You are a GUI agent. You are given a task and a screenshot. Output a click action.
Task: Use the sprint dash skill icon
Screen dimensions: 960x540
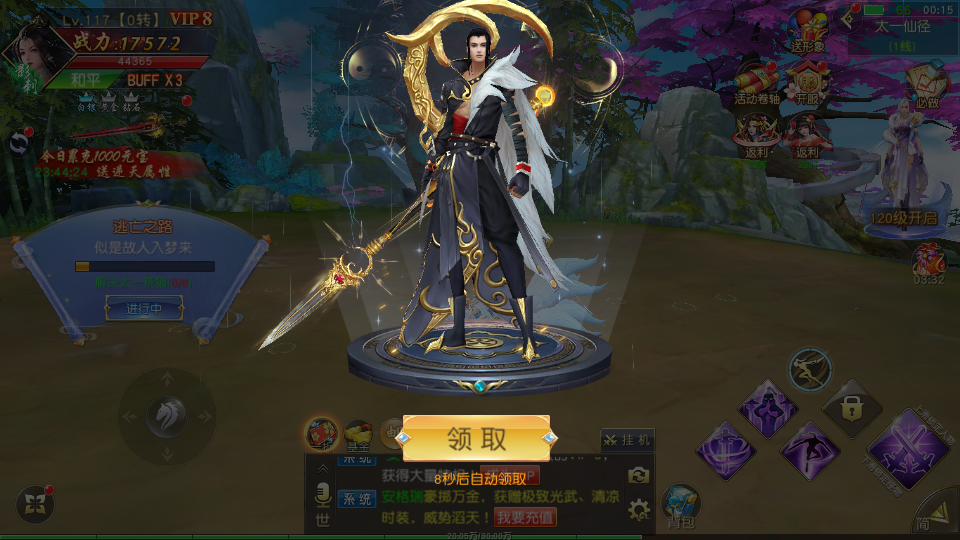point(808,369)
